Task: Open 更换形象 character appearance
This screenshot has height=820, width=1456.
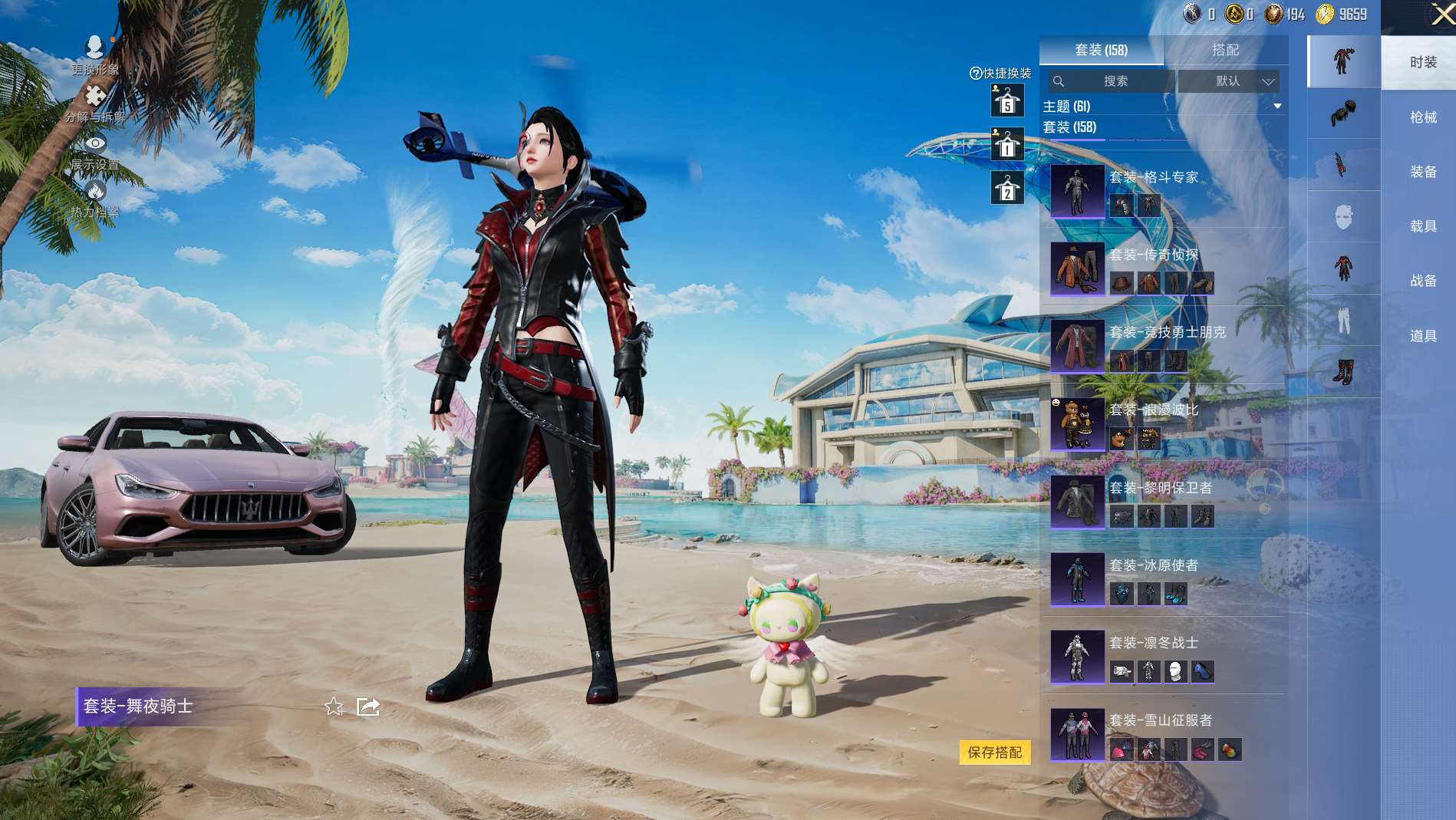Action: tap(95, 55)
